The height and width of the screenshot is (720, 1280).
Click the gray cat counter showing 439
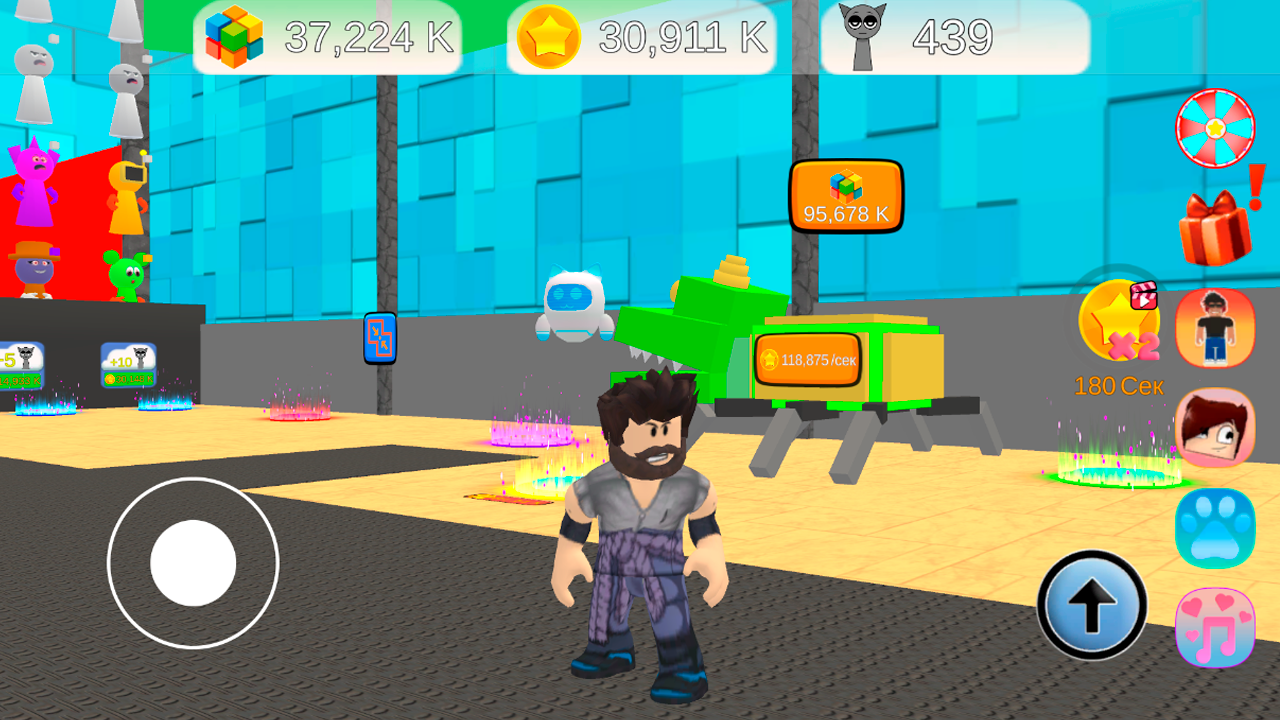tap(860, 38)
